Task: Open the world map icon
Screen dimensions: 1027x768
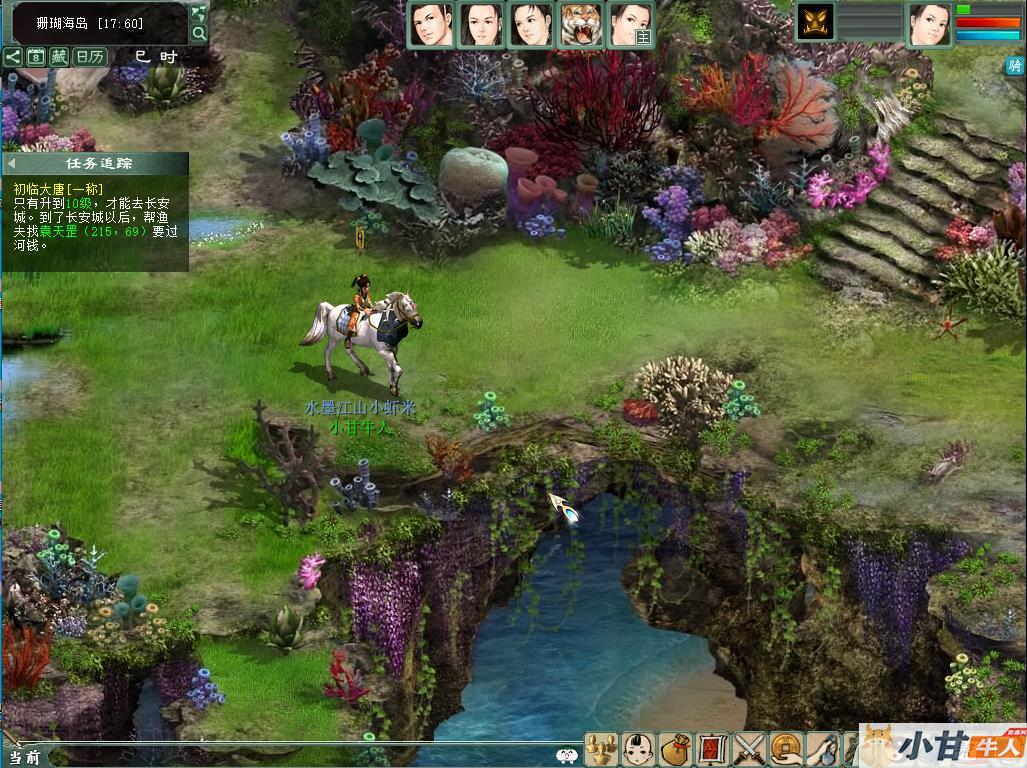Action: click(x=199, y=13)
